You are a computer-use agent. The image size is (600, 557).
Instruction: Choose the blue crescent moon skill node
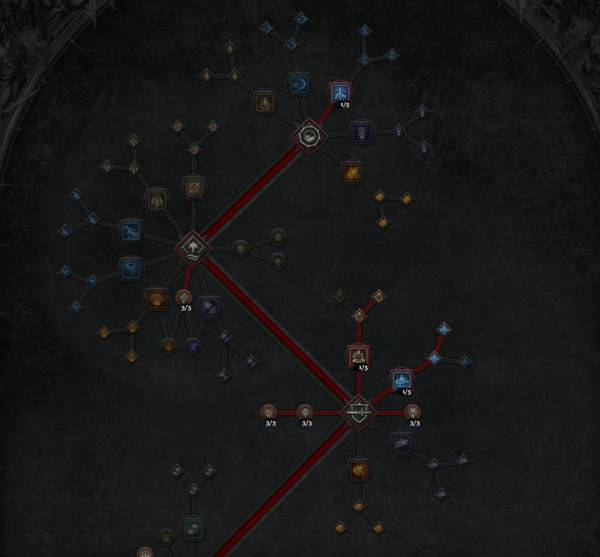(x=298, y=82)
